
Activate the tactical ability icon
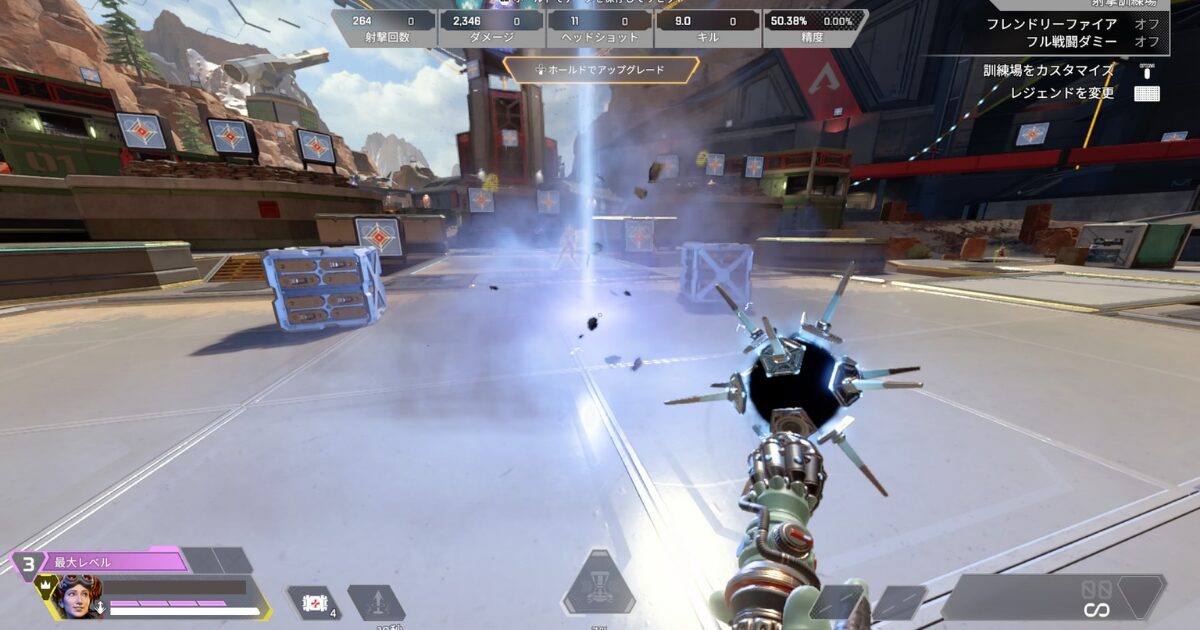376,603
